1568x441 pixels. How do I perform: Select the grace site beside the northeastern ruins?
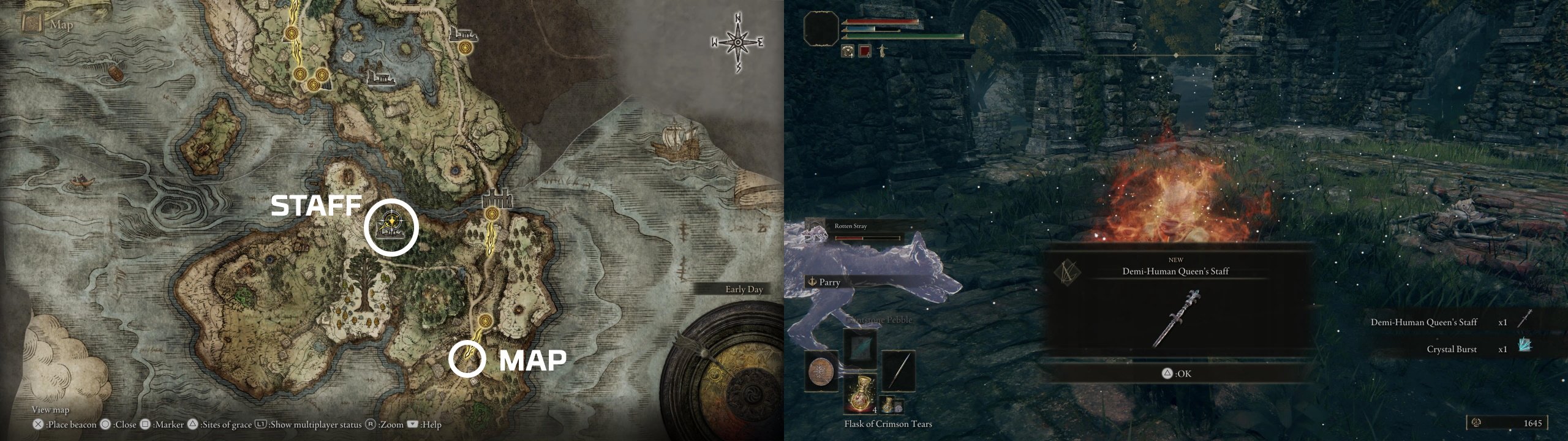pyautogui.click(x=466, y=47)
